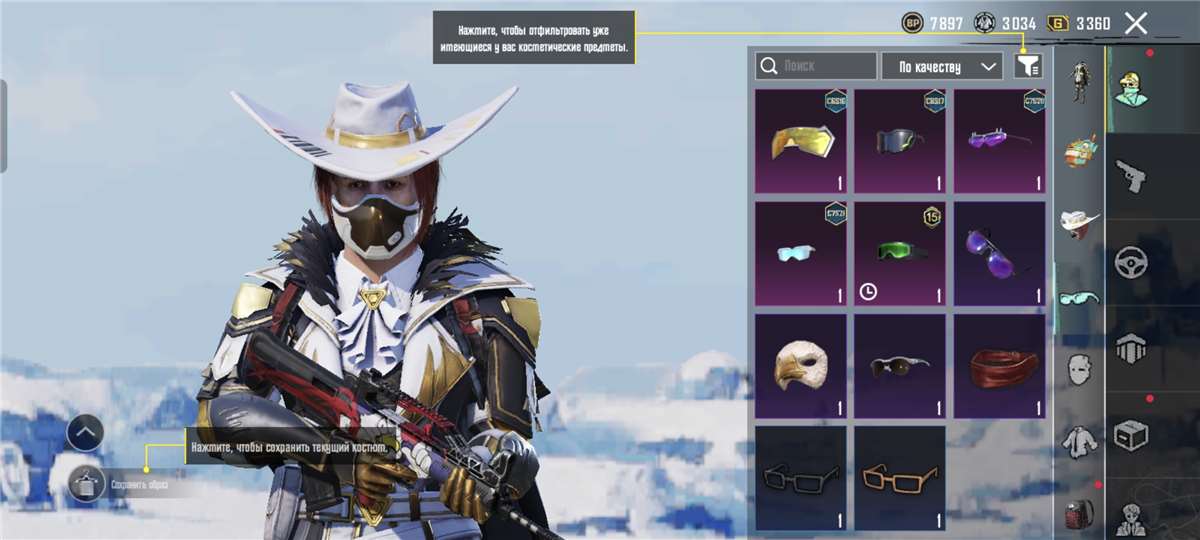Save the current outfit with the hanger button
The image size is (1200, 540).
86,484
